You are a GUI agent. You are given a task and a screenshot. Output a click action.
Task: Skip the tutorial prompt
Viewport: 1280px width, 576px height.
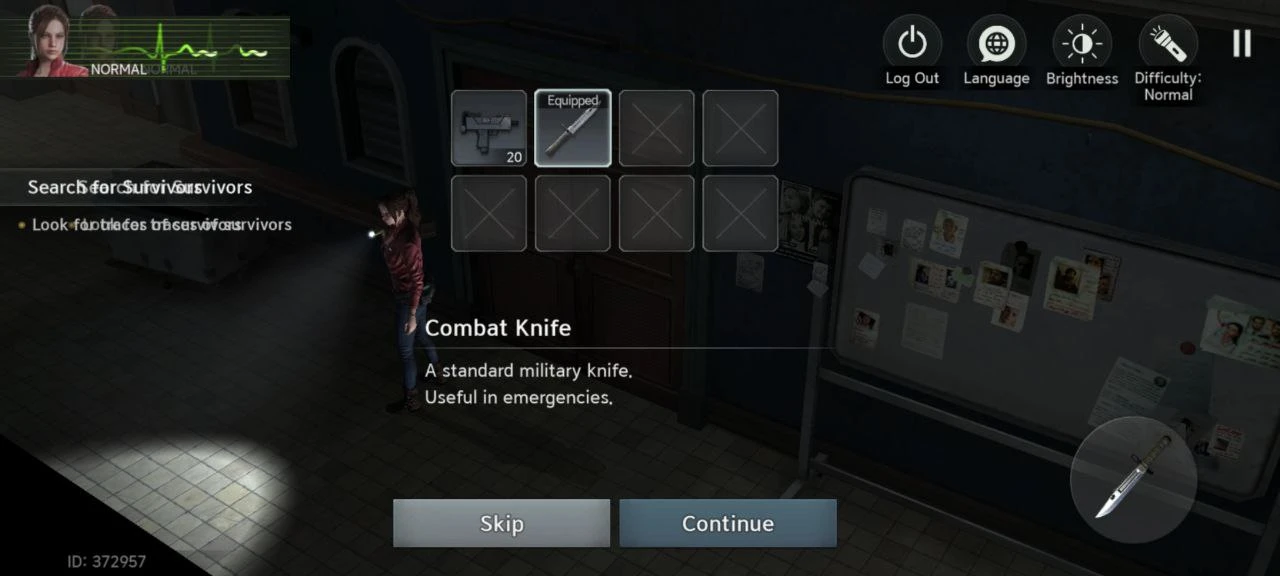tap(501, 523)
